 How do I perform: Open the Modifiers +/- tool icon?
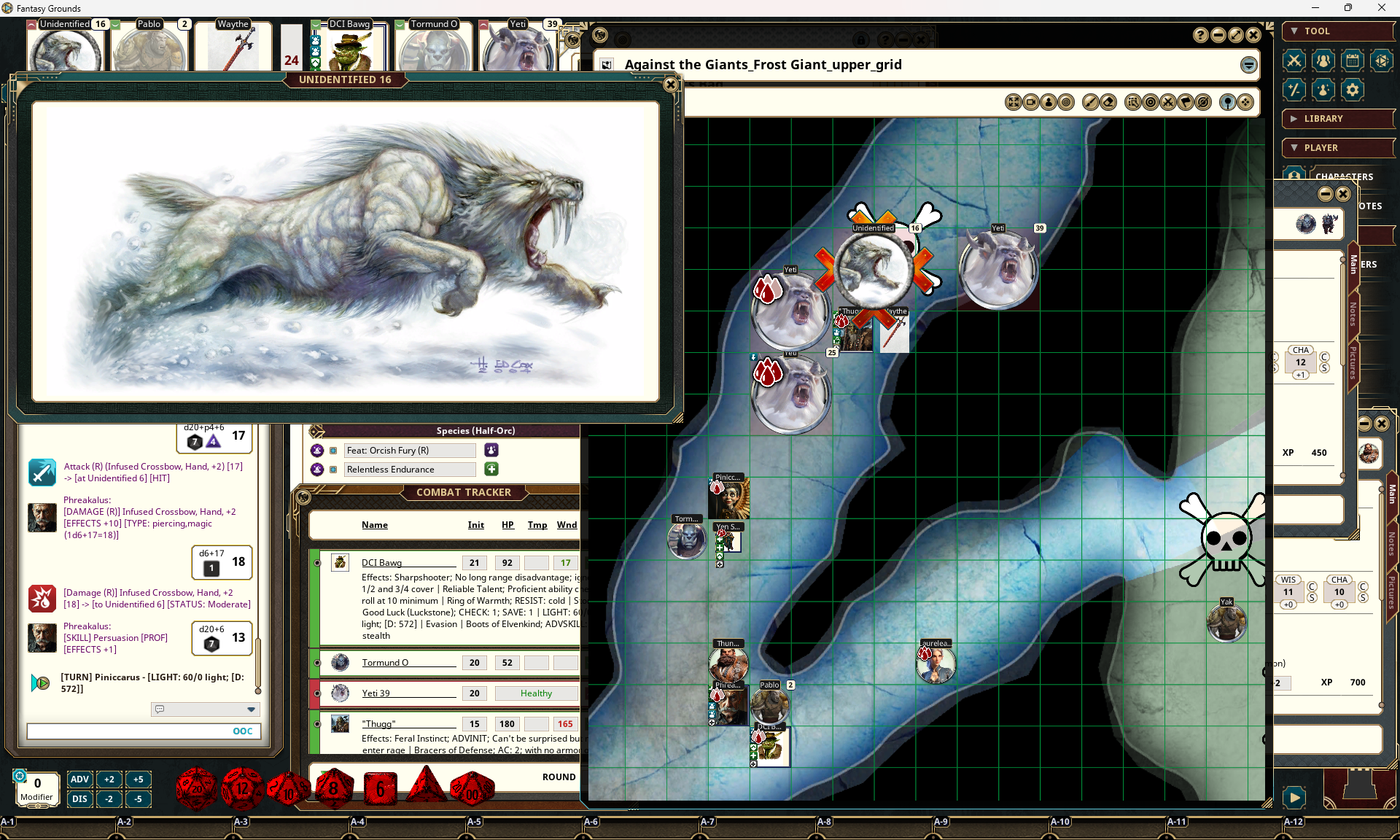click(1294, 90)
